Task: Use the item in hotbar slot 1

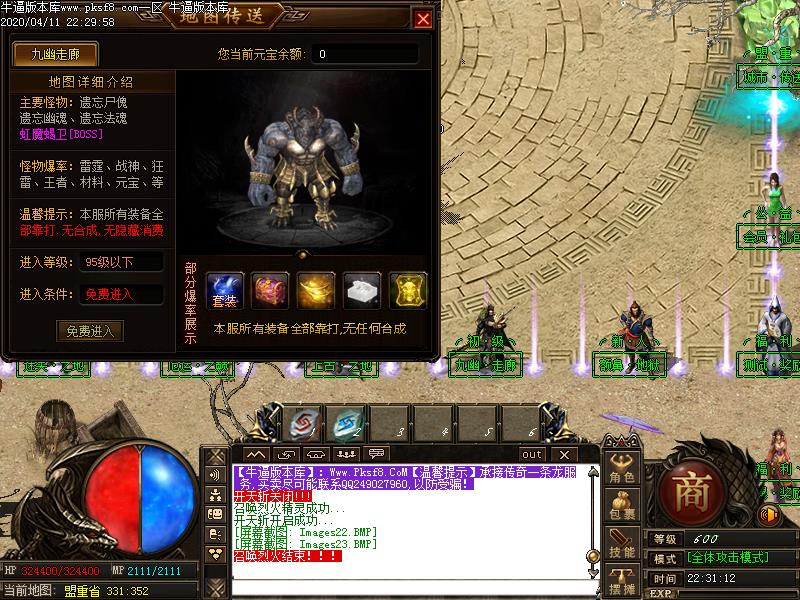Action: 300,424
